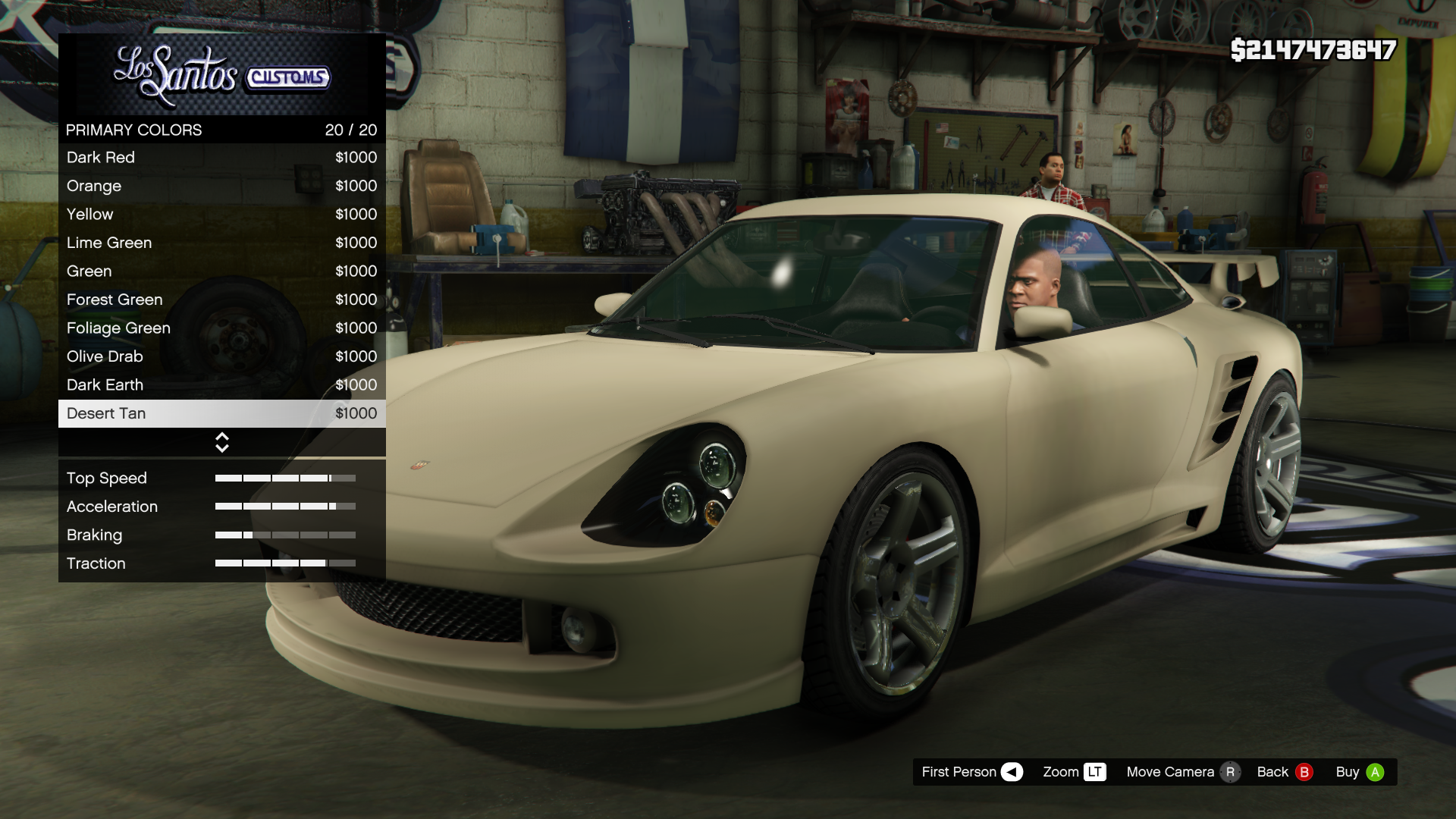Choose the Olive Drab color

[221, 356]
